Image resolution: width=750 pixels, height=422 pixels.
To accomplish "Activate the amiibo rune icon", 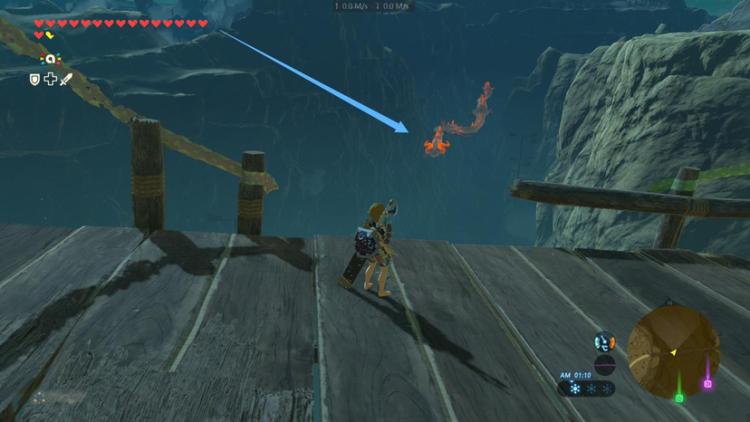I will pos(47,60).
